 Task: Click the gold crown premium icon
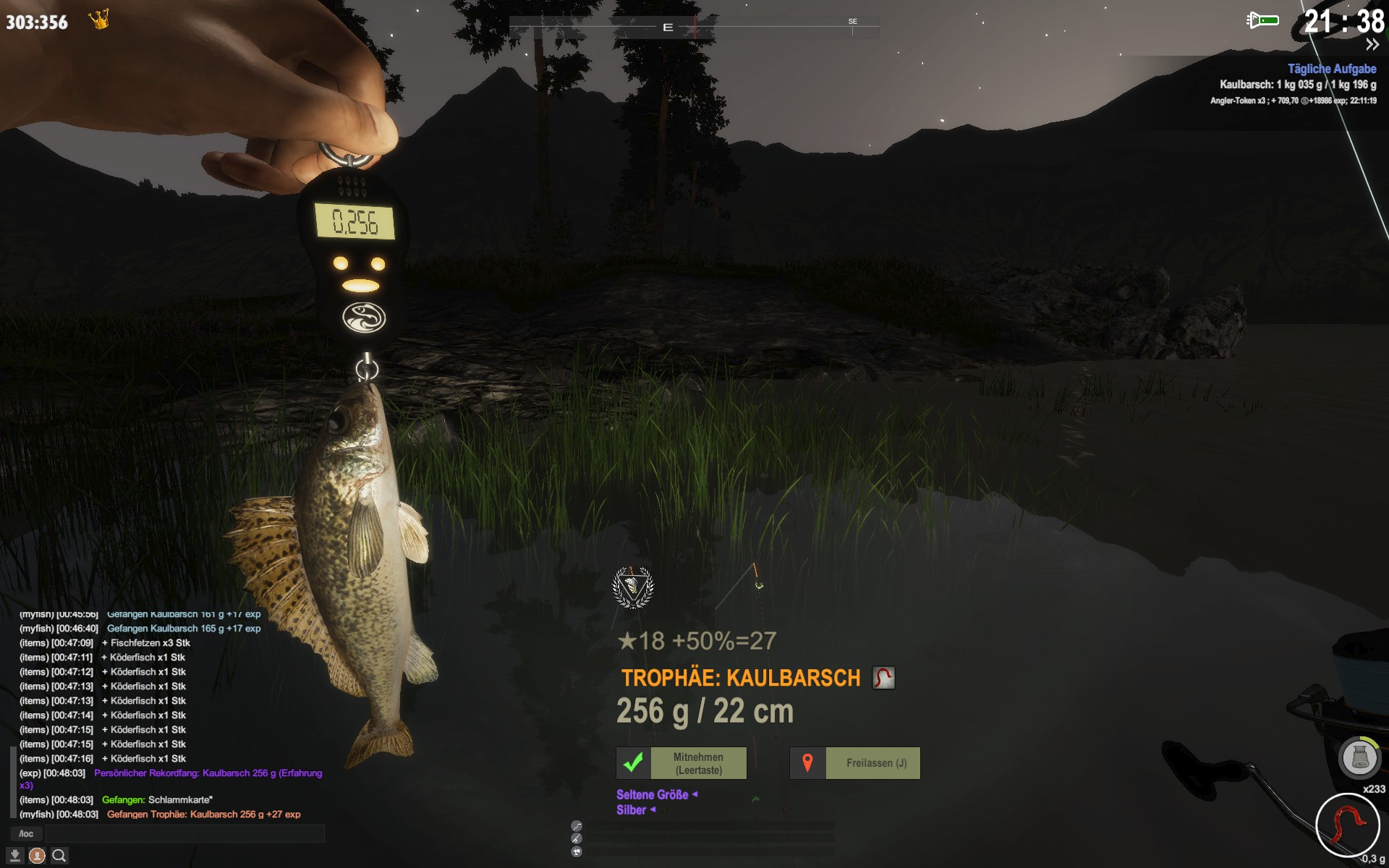coord(99,20)
